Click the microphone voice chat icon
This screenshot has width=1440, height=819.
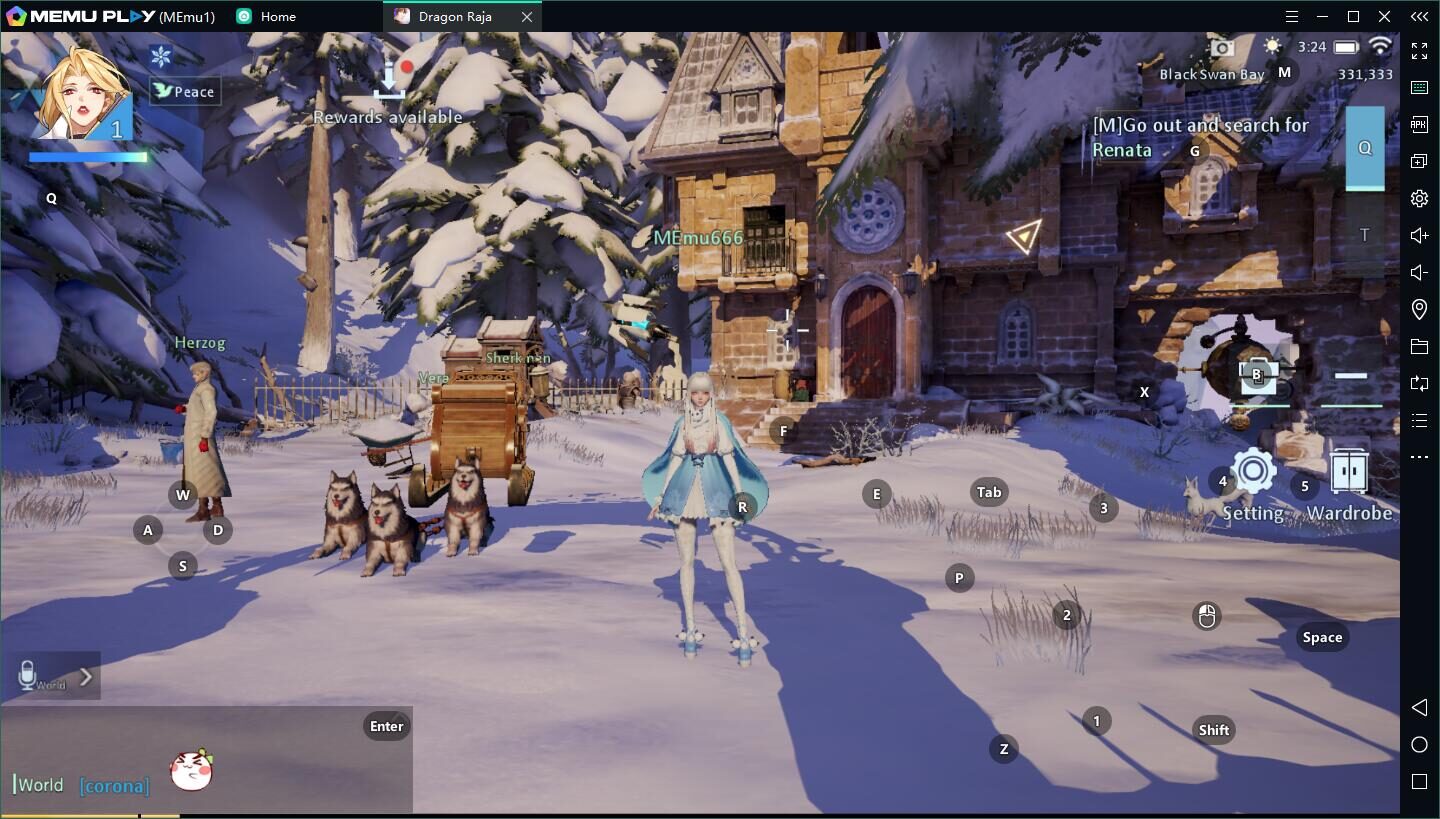coord(28,675)
